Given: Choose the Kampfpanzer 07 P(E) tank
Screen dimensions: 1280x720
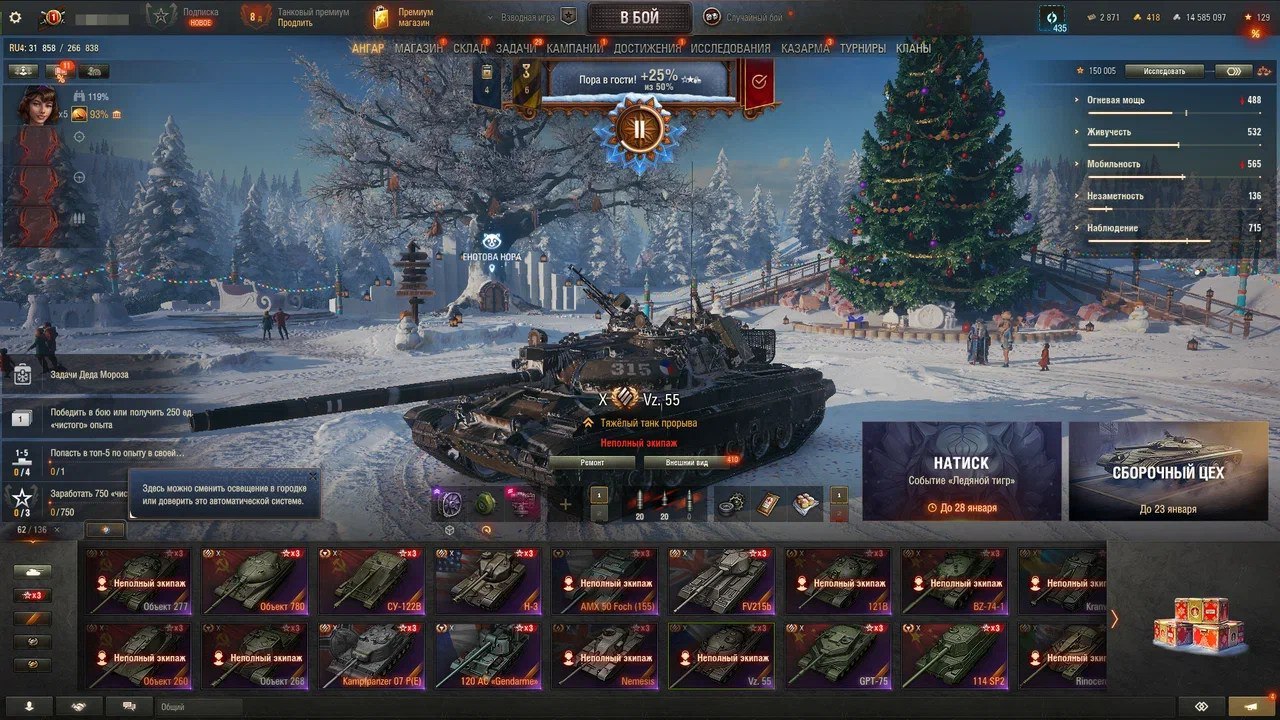Looking at the screenshot, I should pos(370,656).
